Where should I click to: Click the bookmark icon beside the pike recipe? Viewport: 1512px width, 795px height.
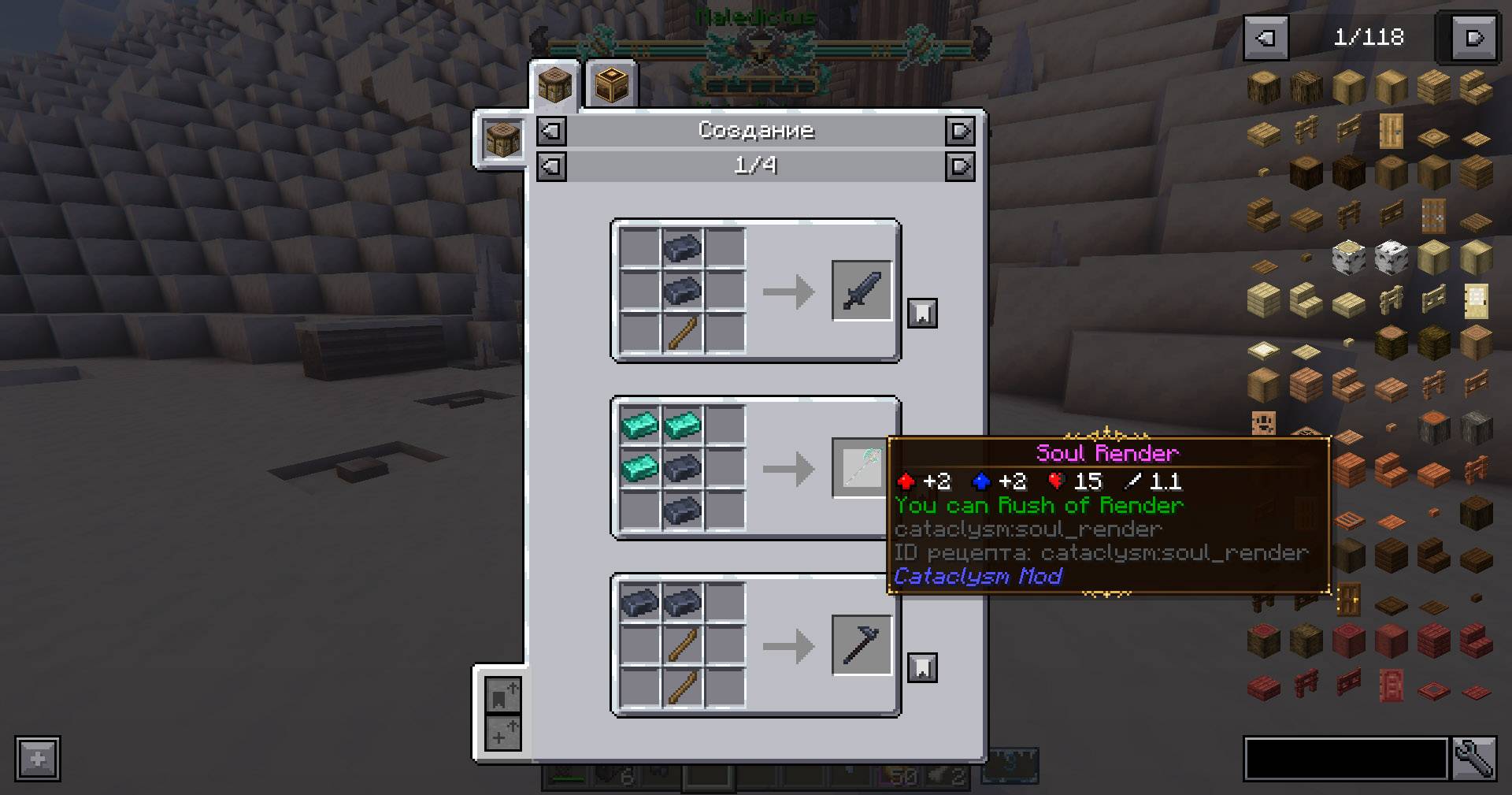coord(921,666)
